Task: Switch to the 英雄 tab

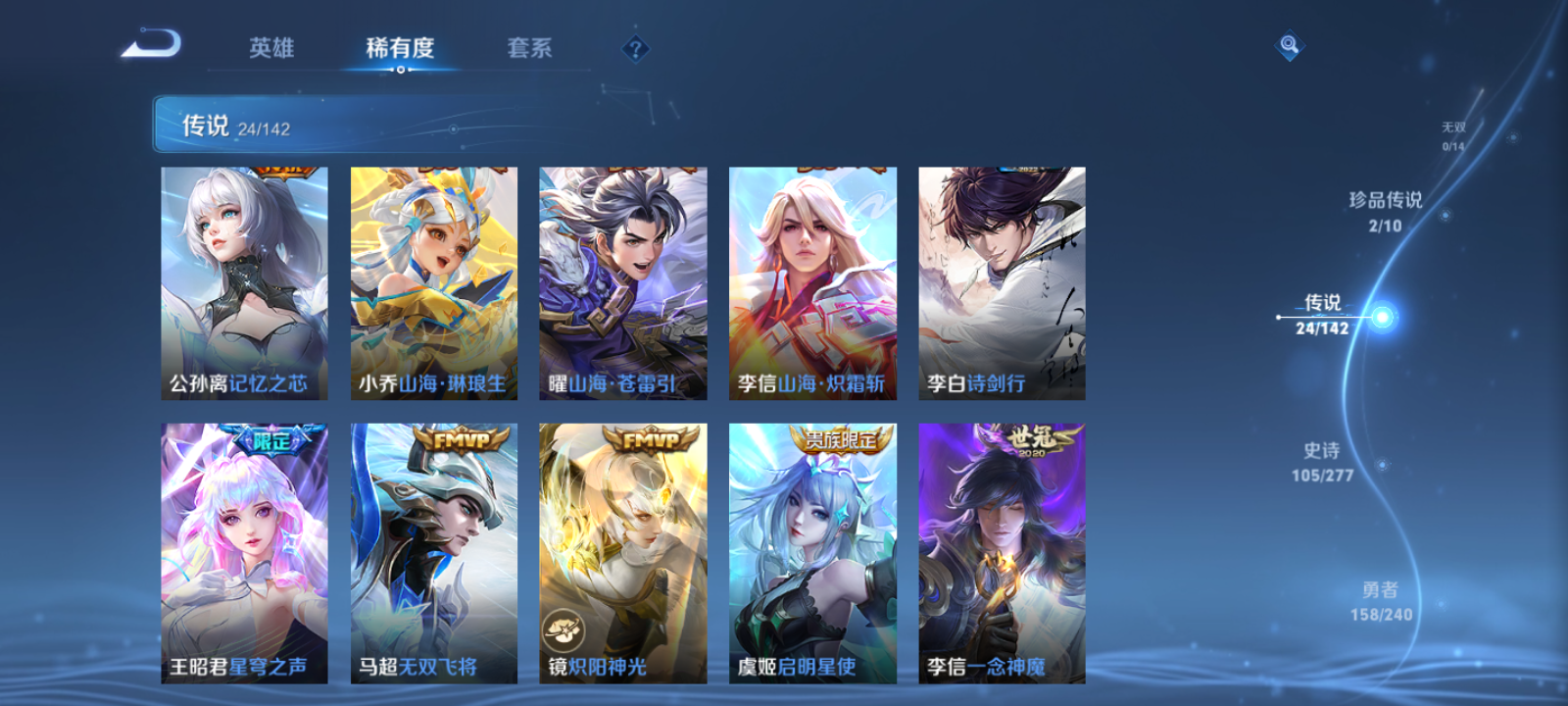Action: [x=273, y=48]
